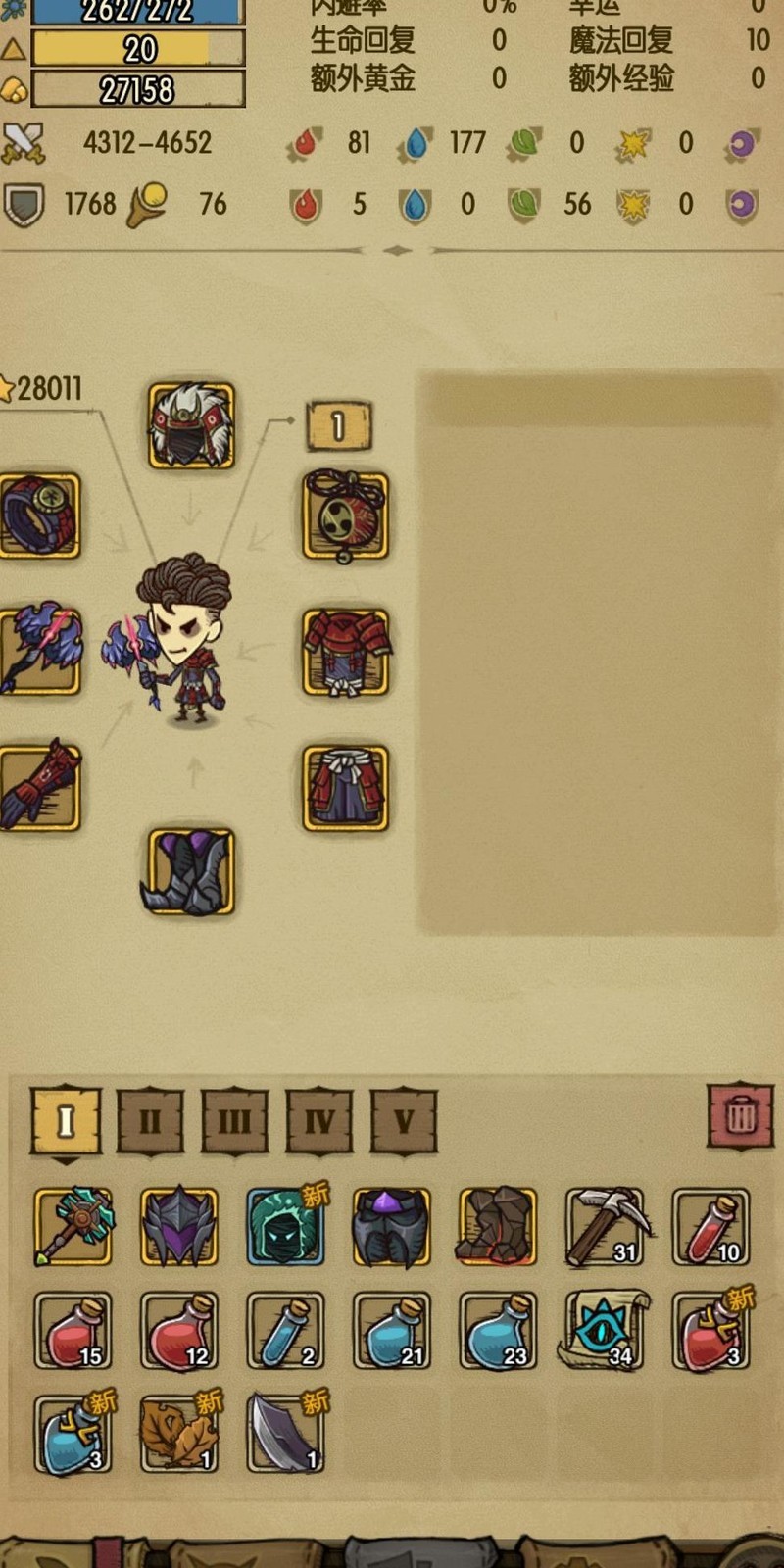Image resolution: width=784 pixels, height=1568 pixels.
Task: Click the red trash can button
Action: [740, 1115]
